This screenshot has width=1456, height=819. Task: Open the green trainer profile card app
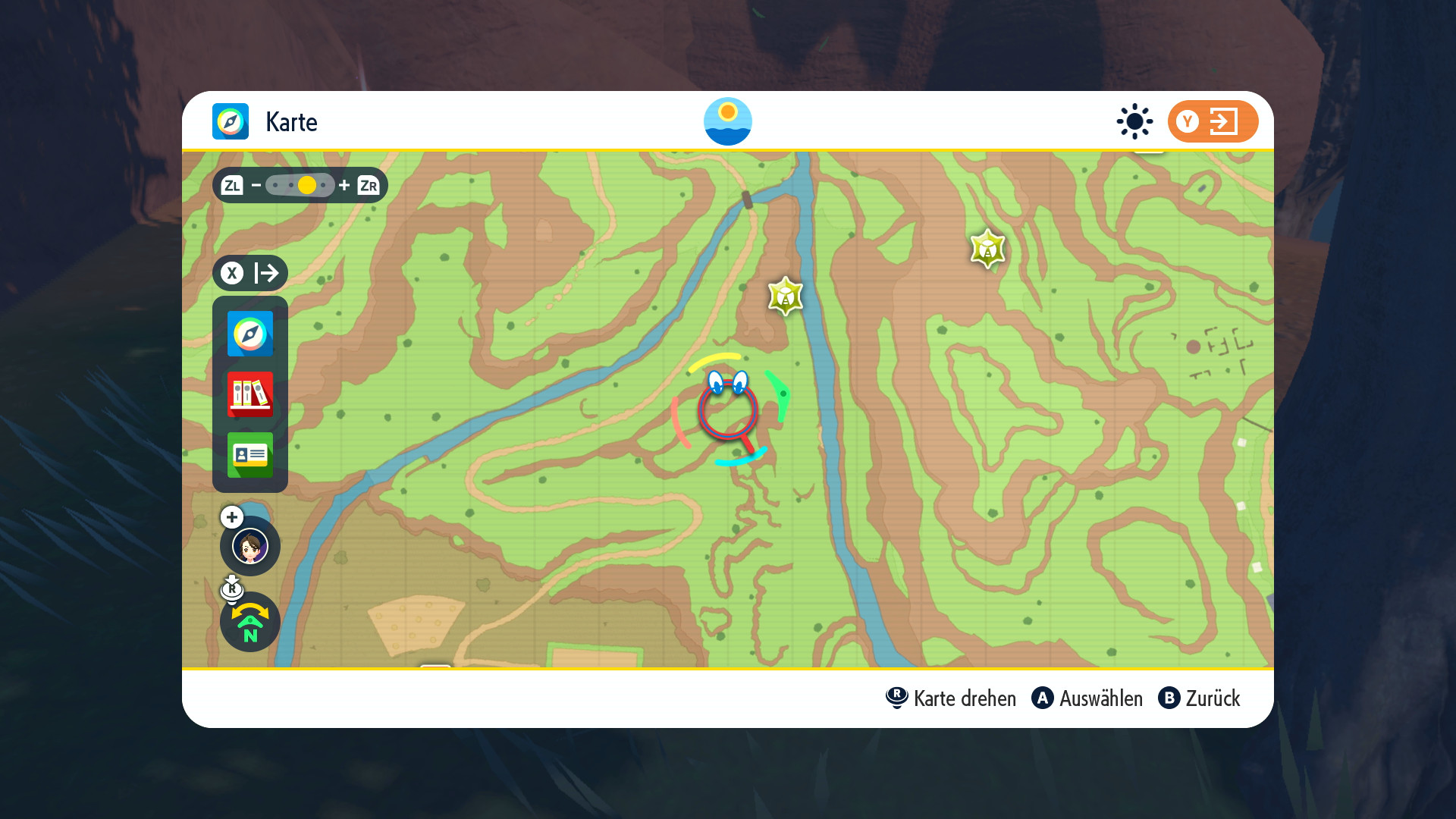pyautogui.click(x=250, y=455)
